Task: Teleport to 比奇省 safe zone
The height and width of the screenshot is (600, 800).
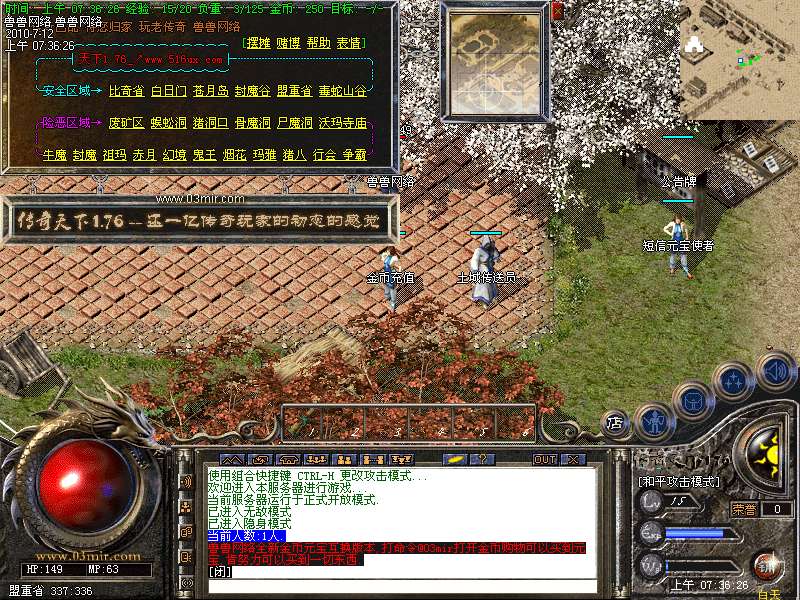Action: (x=126, y=91)
